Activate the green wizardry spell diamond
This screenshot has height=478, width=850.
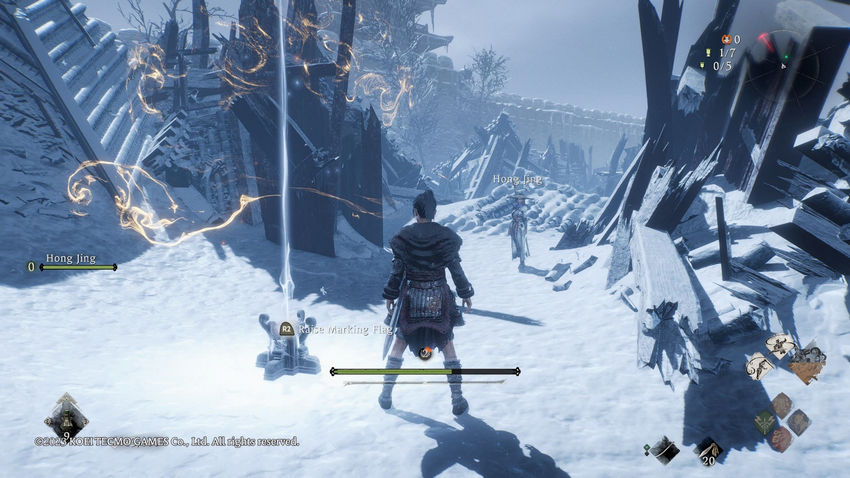(764, 421)
